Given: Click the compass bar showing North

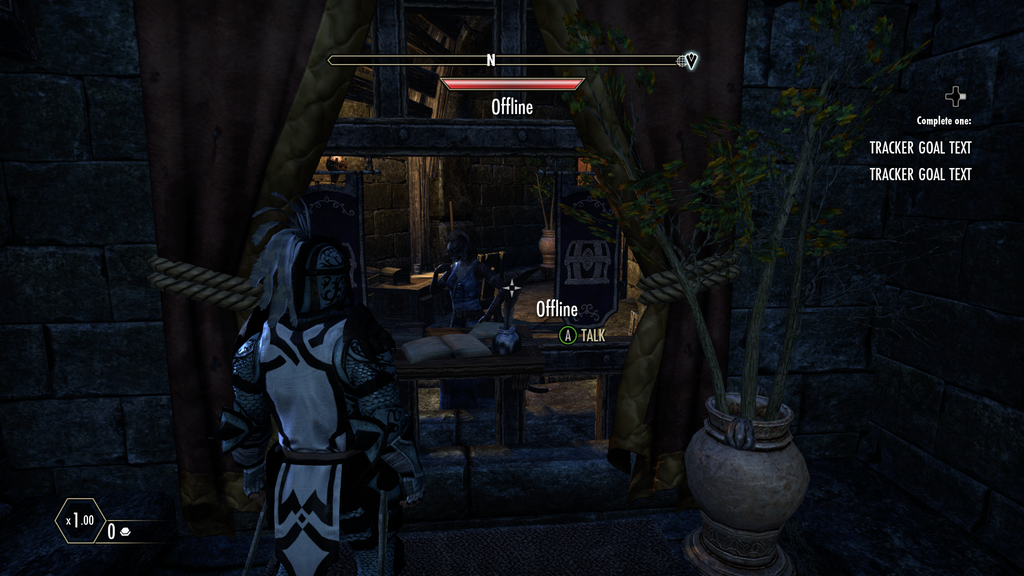Looking at the screenshot, I should coord(491,60).
